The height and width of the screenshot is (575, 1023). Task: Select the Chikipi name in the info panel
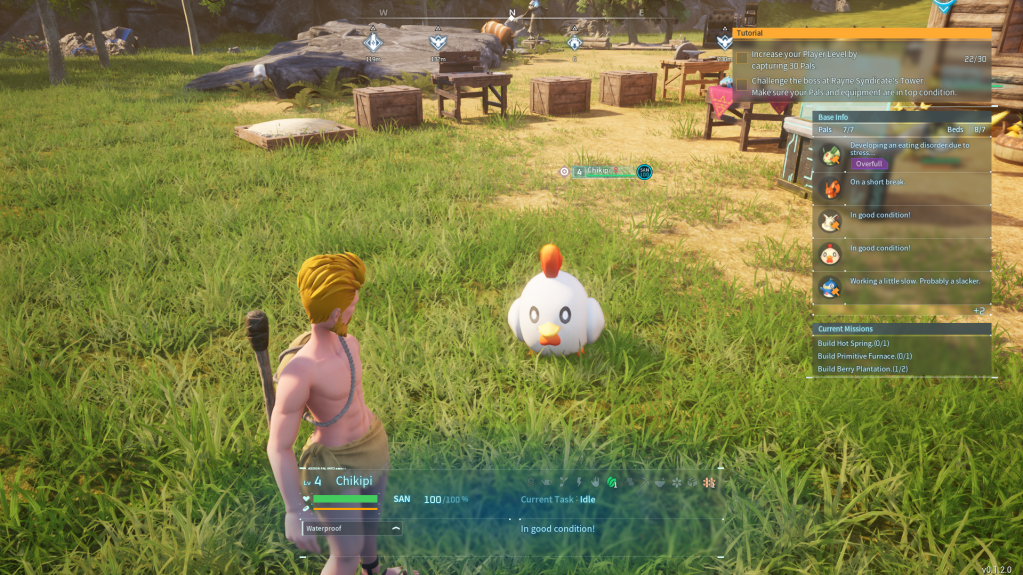click(353, 481)
